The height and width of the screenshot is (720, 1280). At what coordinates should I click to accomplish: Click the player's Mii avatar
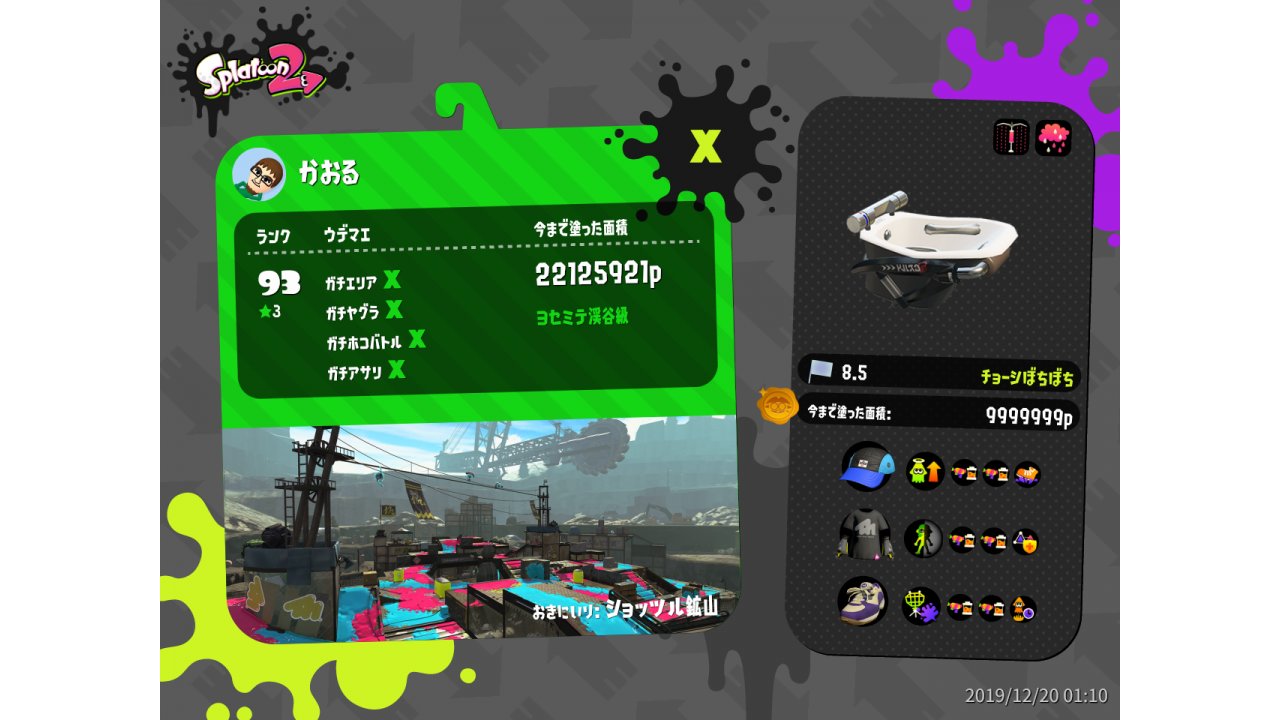(258, 174)
